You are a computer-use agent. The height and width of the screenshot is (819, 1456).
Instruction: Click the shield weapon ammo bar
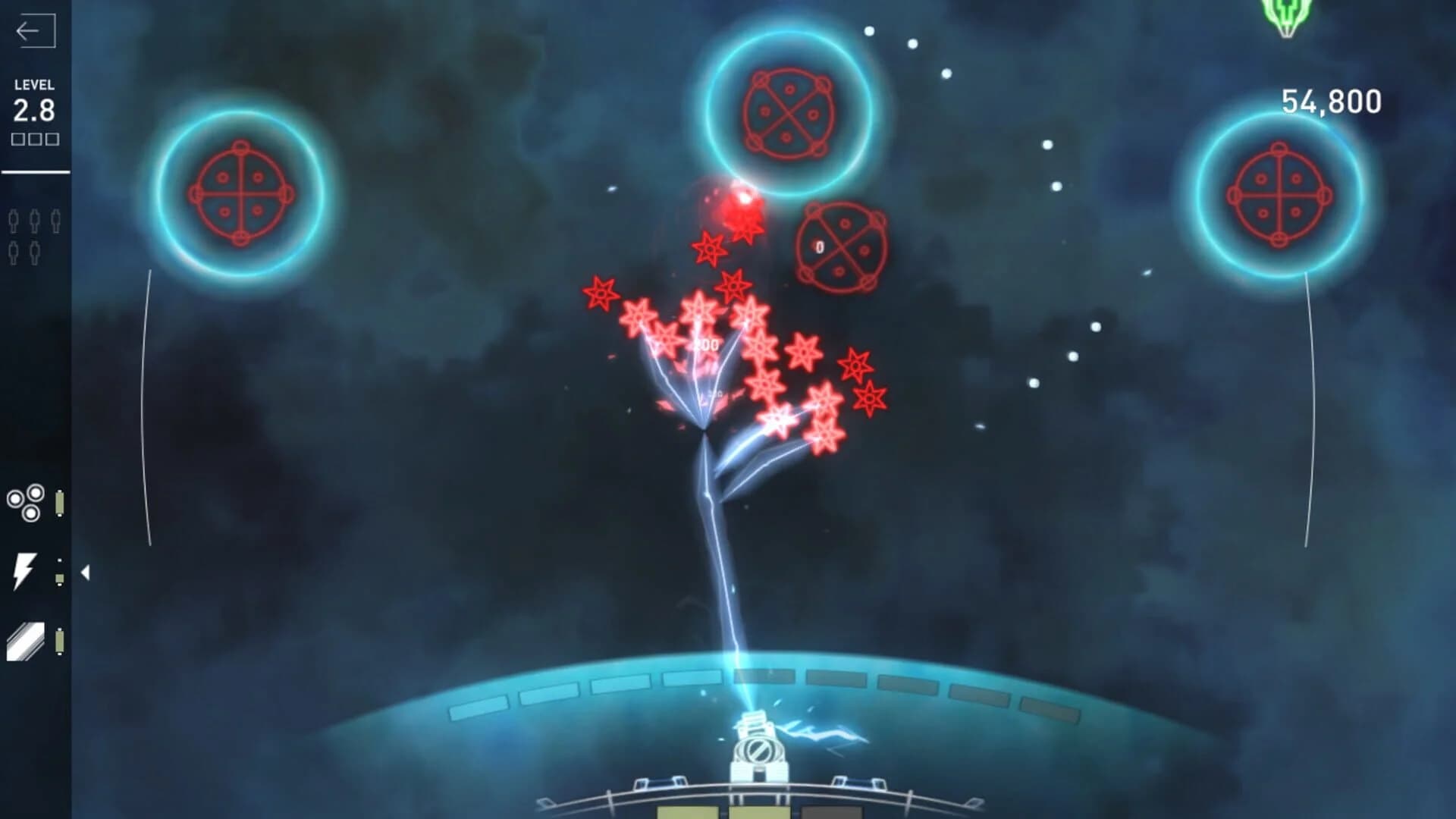pos(60,642)
